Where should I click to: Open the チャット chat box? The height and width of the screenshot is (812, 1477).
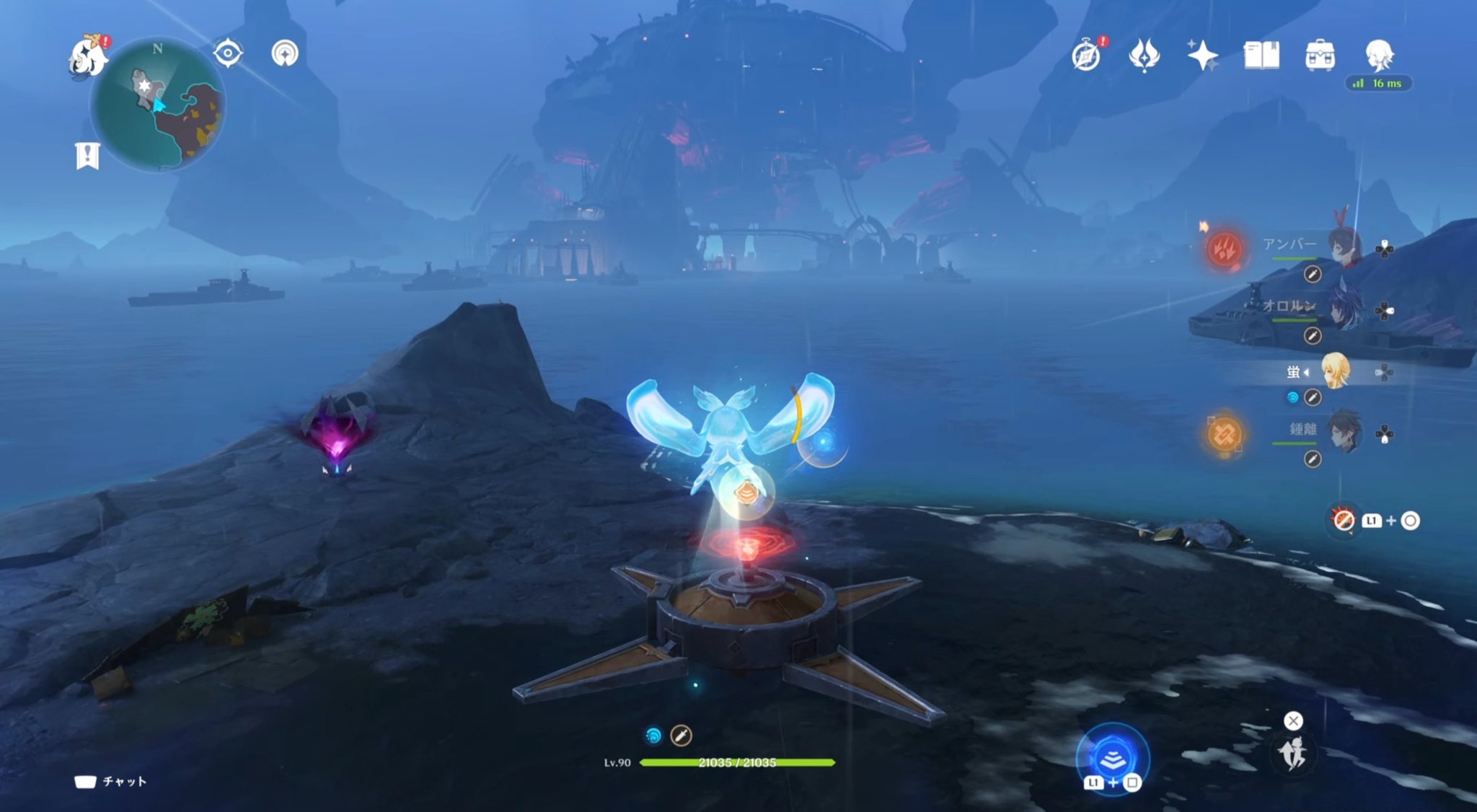(x=111, y=782)
